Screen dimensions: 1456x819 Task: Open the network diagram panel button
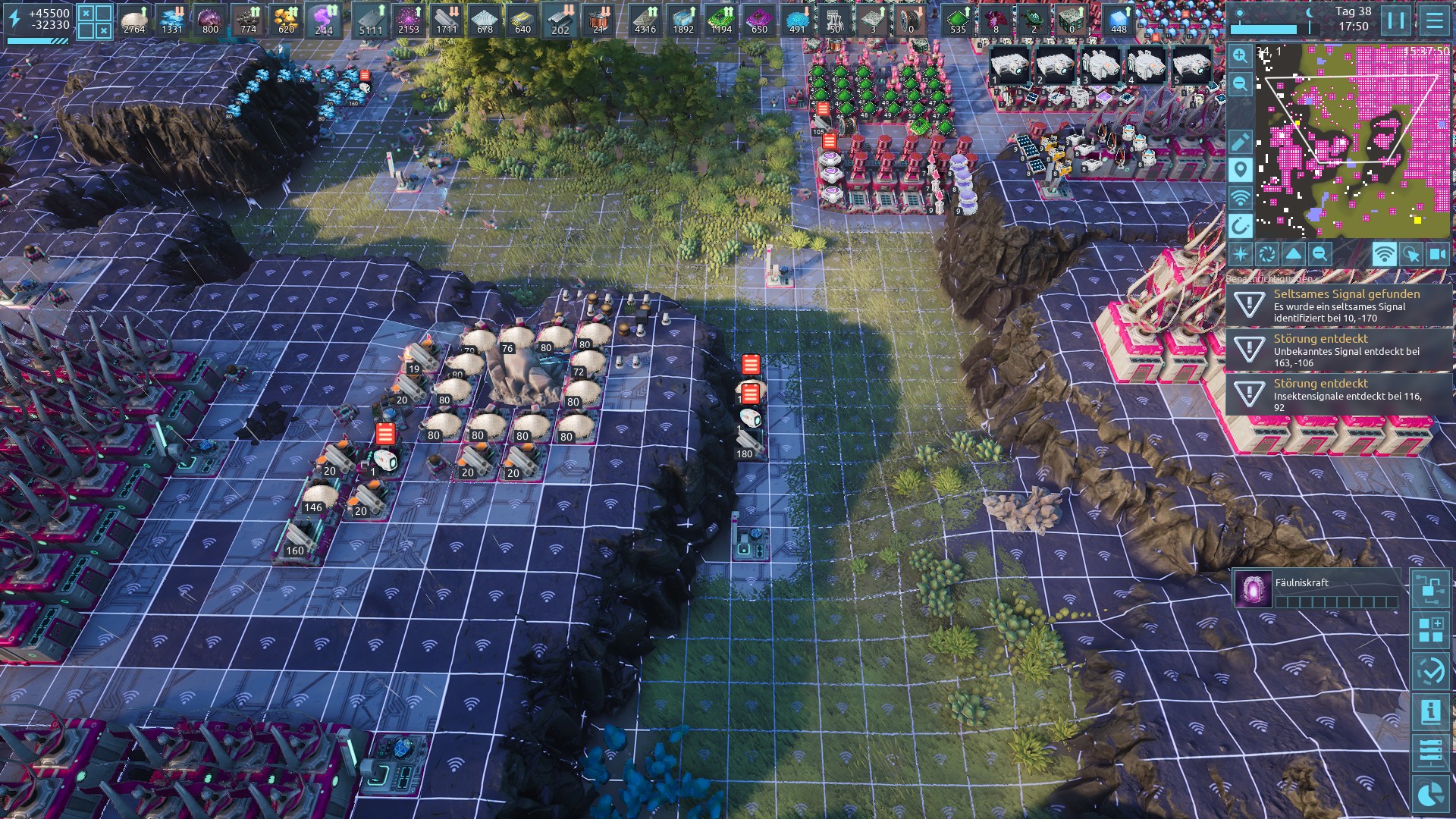point(1431,589)
